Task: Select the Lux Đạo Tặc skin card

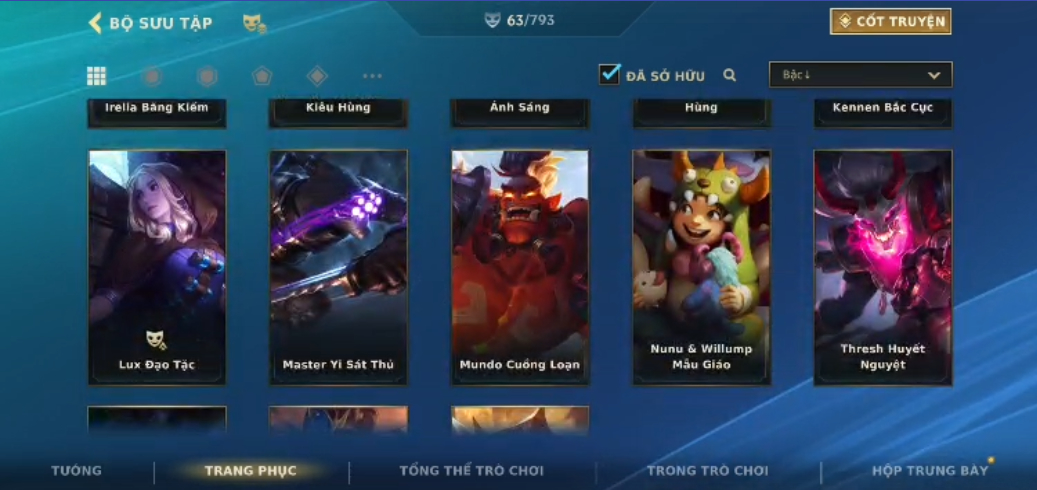Action: (x=157, y=267)
